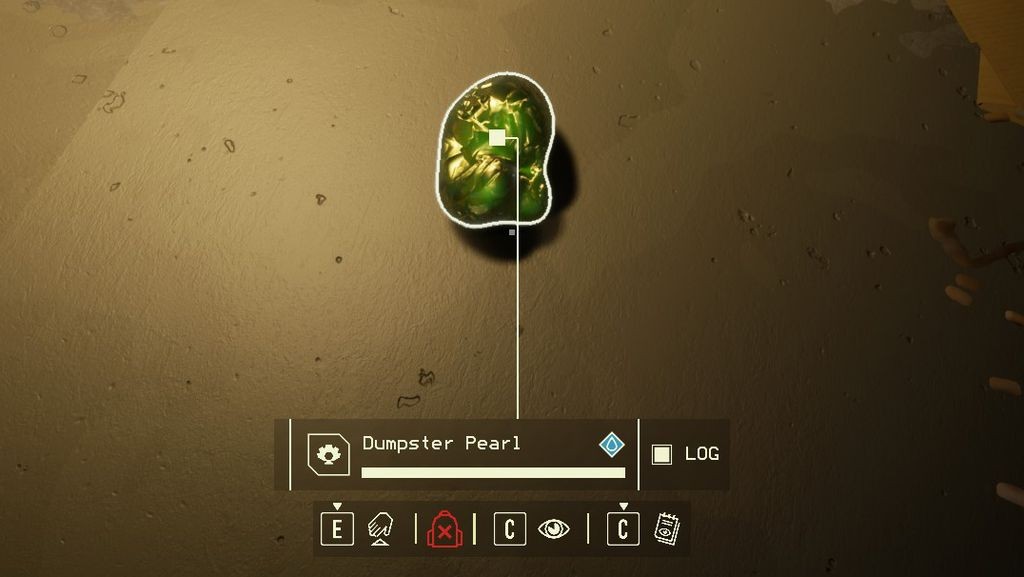Click the blue water droplet icon
Viewport: 1024px width, 577px height.
pos(612,444)
